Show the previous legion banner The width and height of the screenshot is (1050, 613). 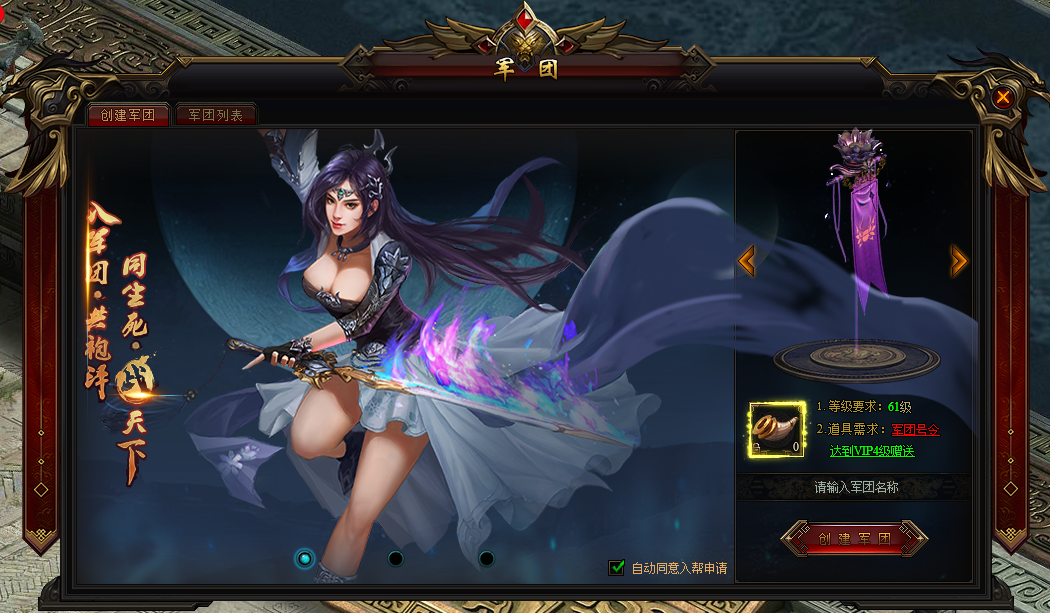pos(746,262)
